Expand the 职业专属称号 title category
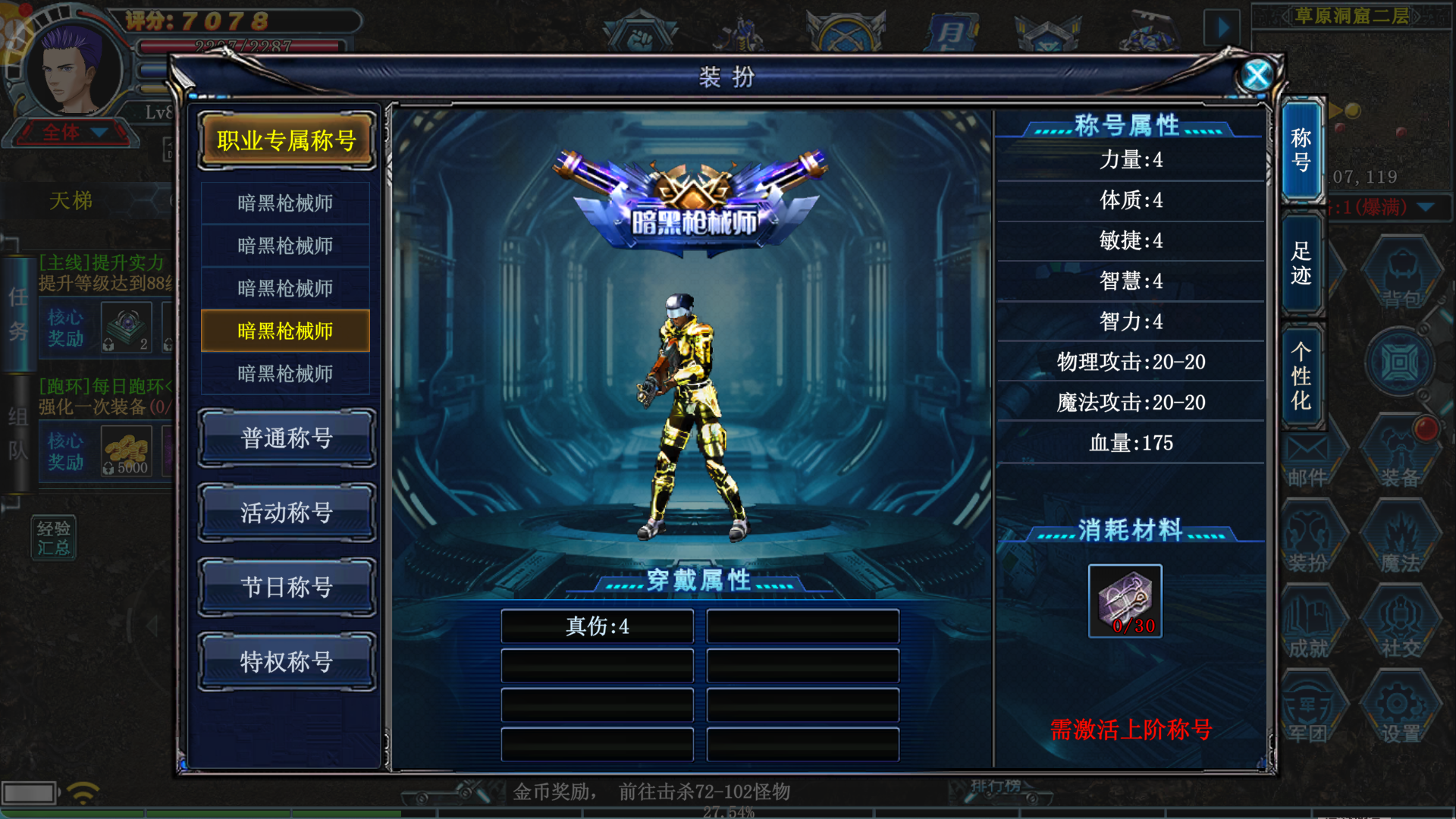The width and height of the screenshot is (1456, 819). 287,140
